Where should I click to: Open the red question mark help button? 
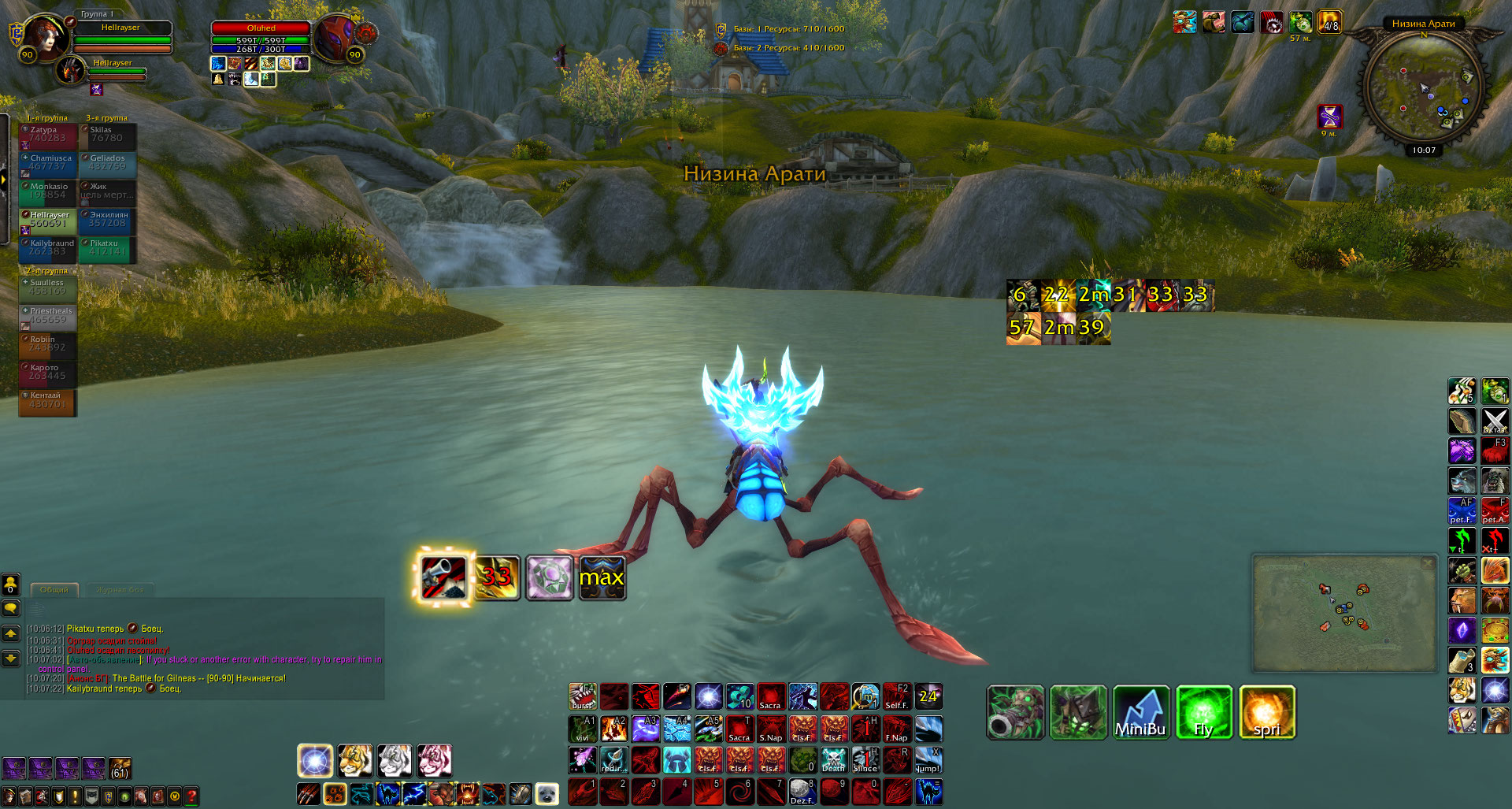point(191,796)
